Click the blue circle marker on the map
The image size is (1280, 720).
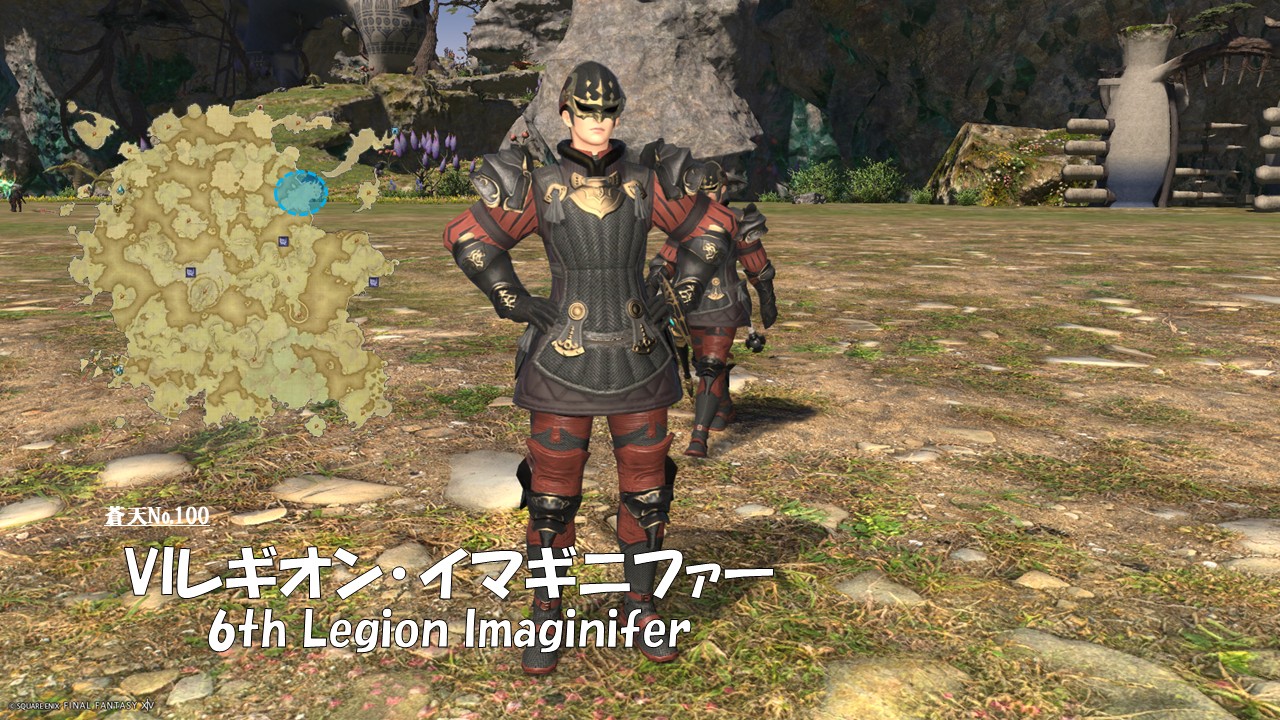point(301,192)
